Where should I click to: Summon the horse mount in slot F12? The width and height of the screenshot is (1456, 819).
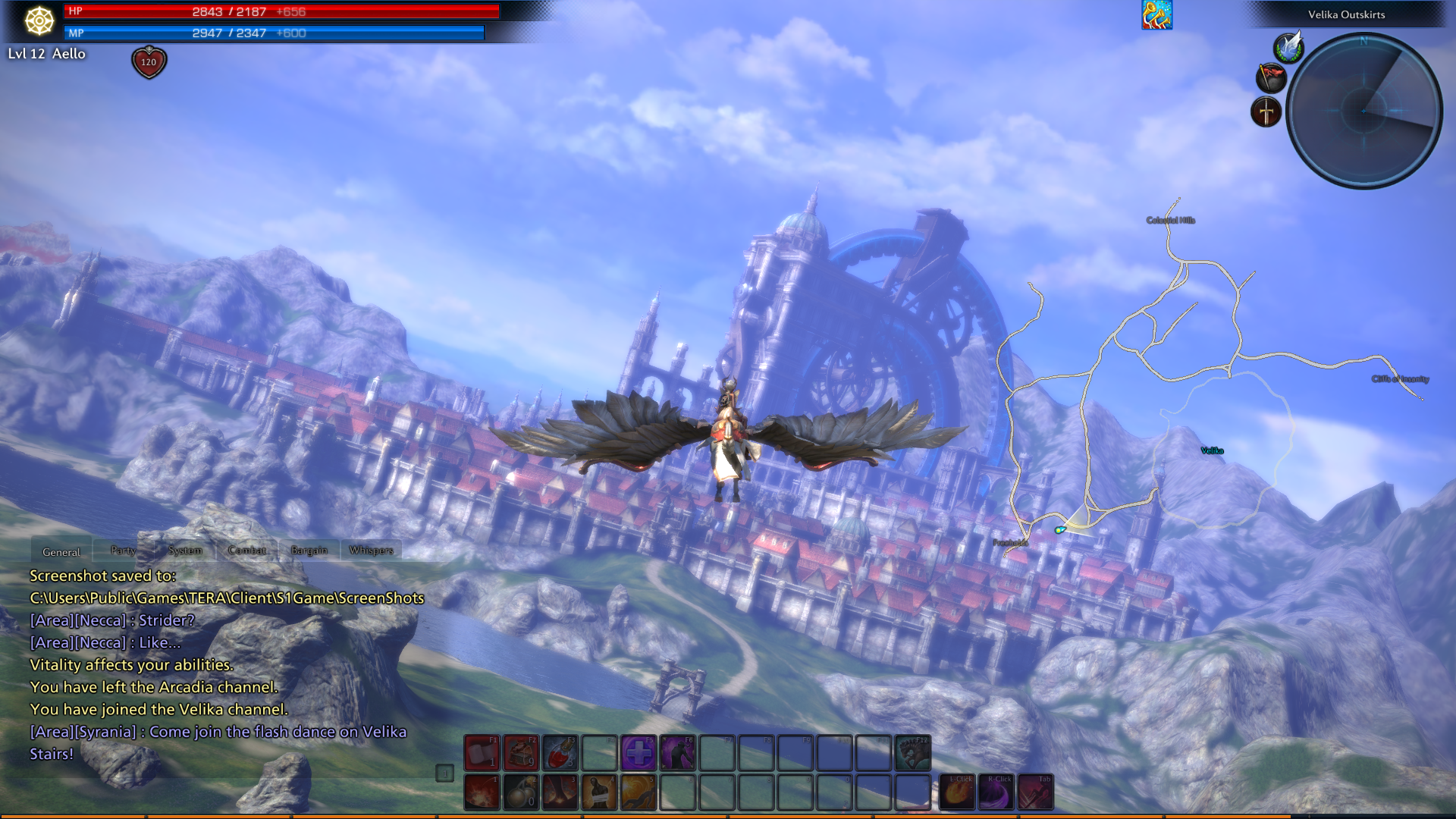(912, 753)
